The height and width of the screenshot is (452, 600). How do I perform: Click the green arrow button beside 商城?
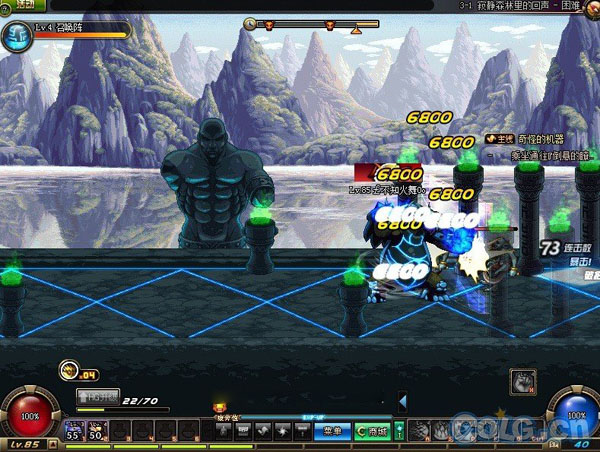click(400, 430)
